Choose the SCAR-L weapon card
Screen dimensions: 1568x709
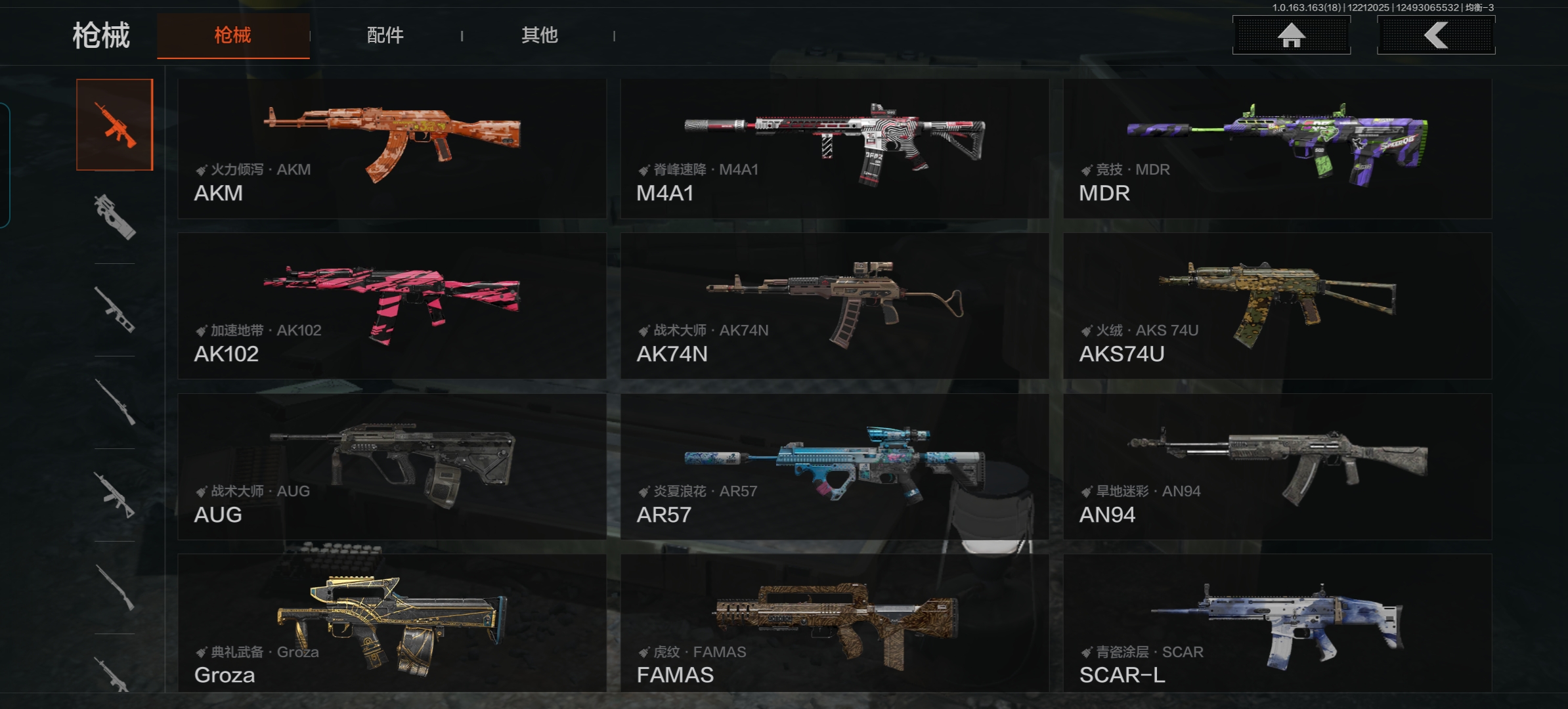pos(1277,622)
